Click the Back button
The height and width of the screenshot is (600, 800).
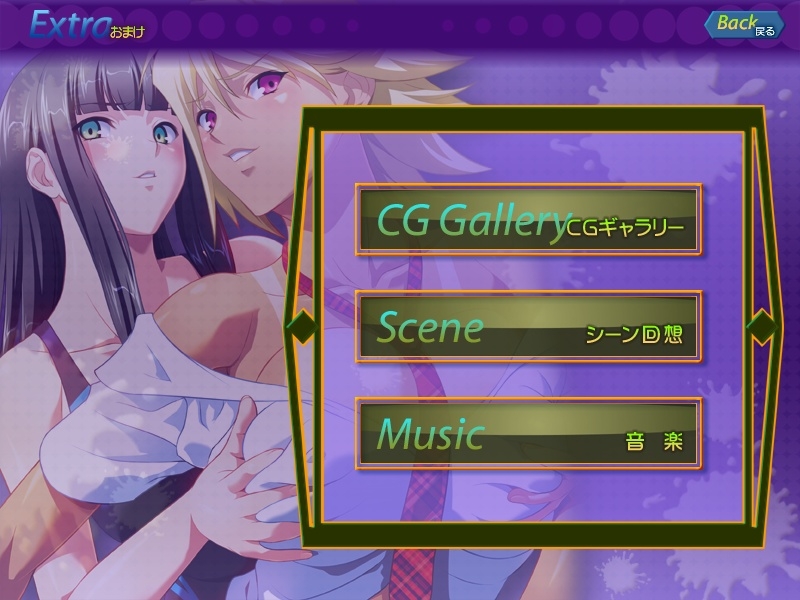(744, 25)
